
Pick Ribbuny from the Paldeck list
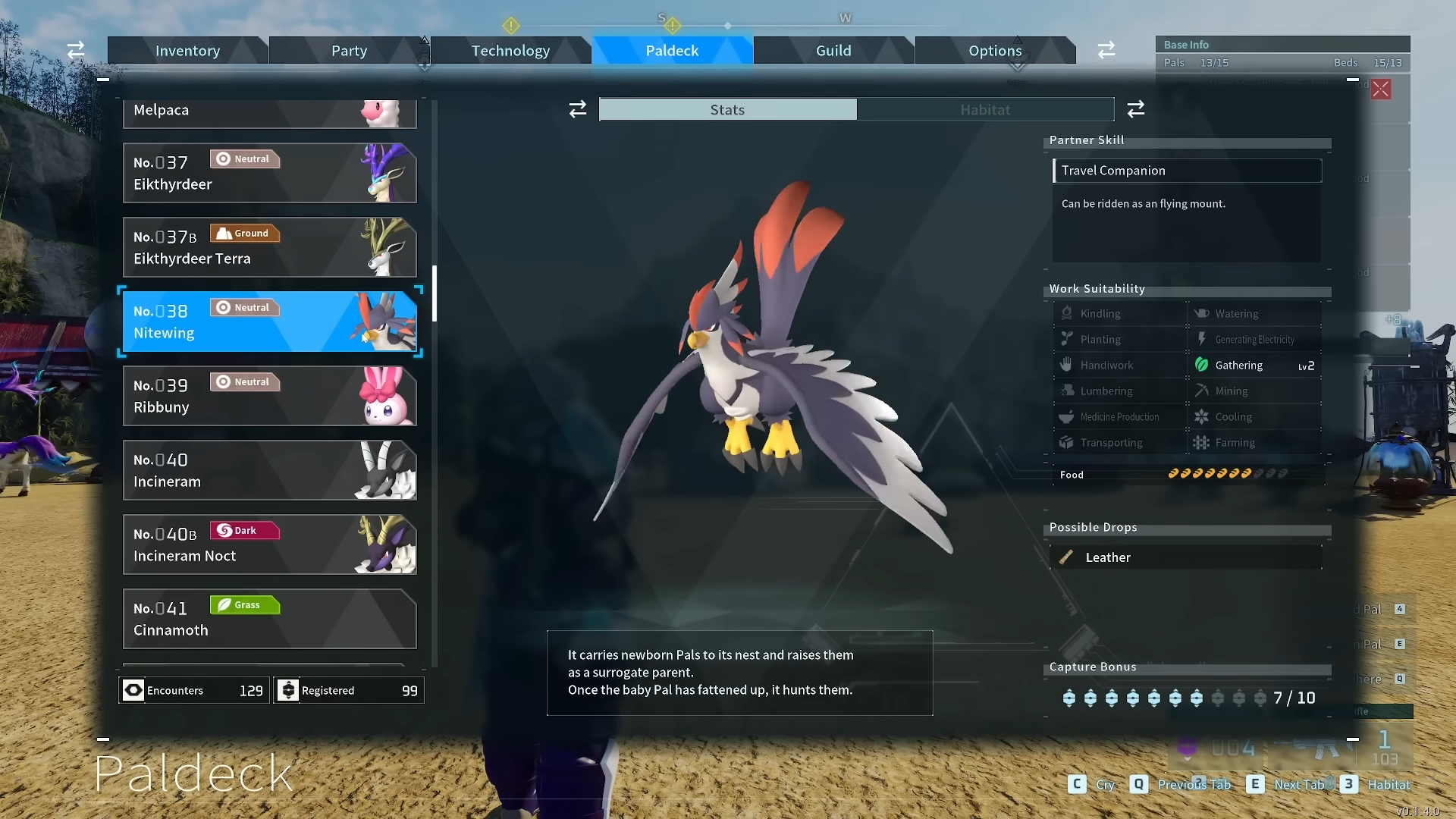[269, 396]
